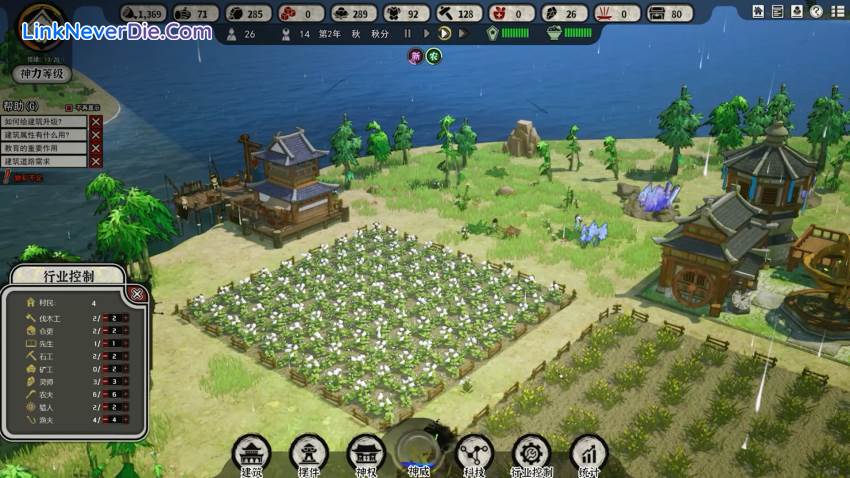
Task: Tick the 不再显示 help checkbox
Action: point(69,107)
